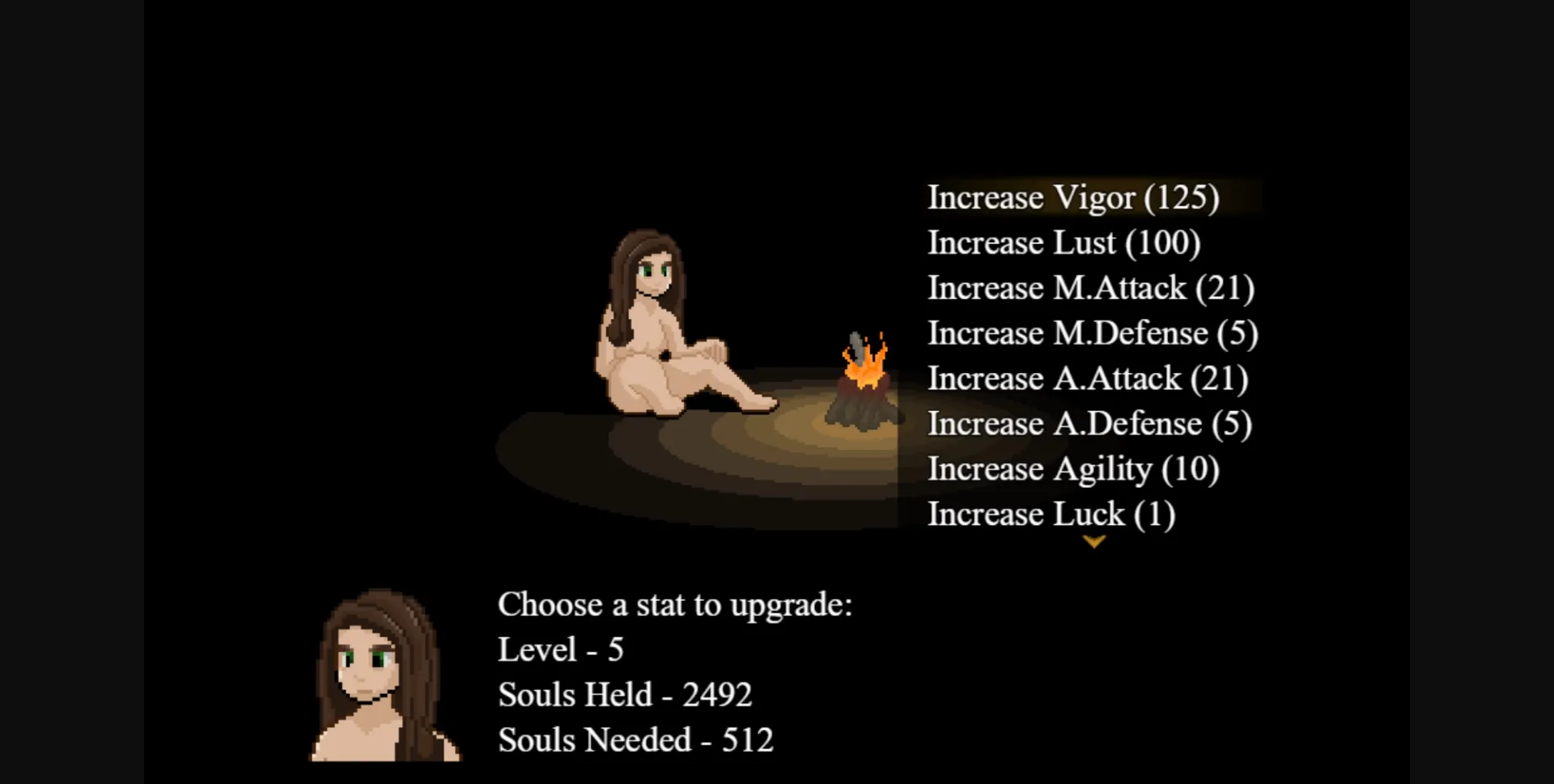1554x784 pixels.
Task: Click the Souls Held - 2492 counter
Action: 626,694
